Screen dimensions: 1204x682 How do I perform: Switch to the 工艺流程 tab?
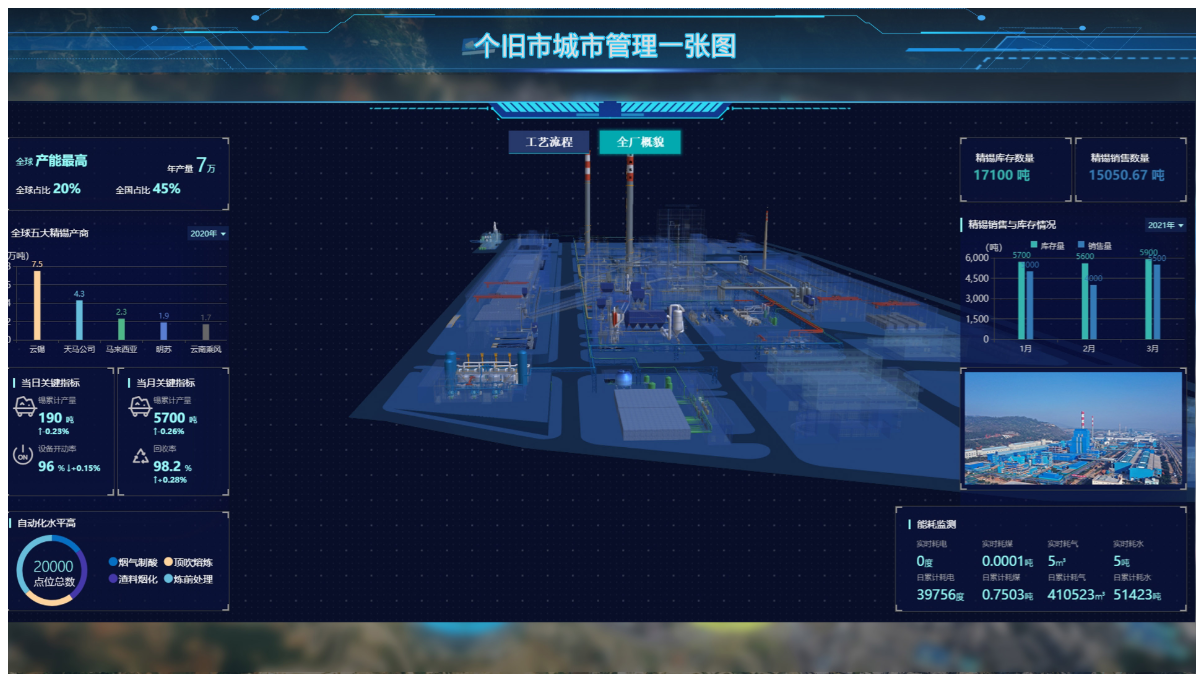[x=549, y=142]
